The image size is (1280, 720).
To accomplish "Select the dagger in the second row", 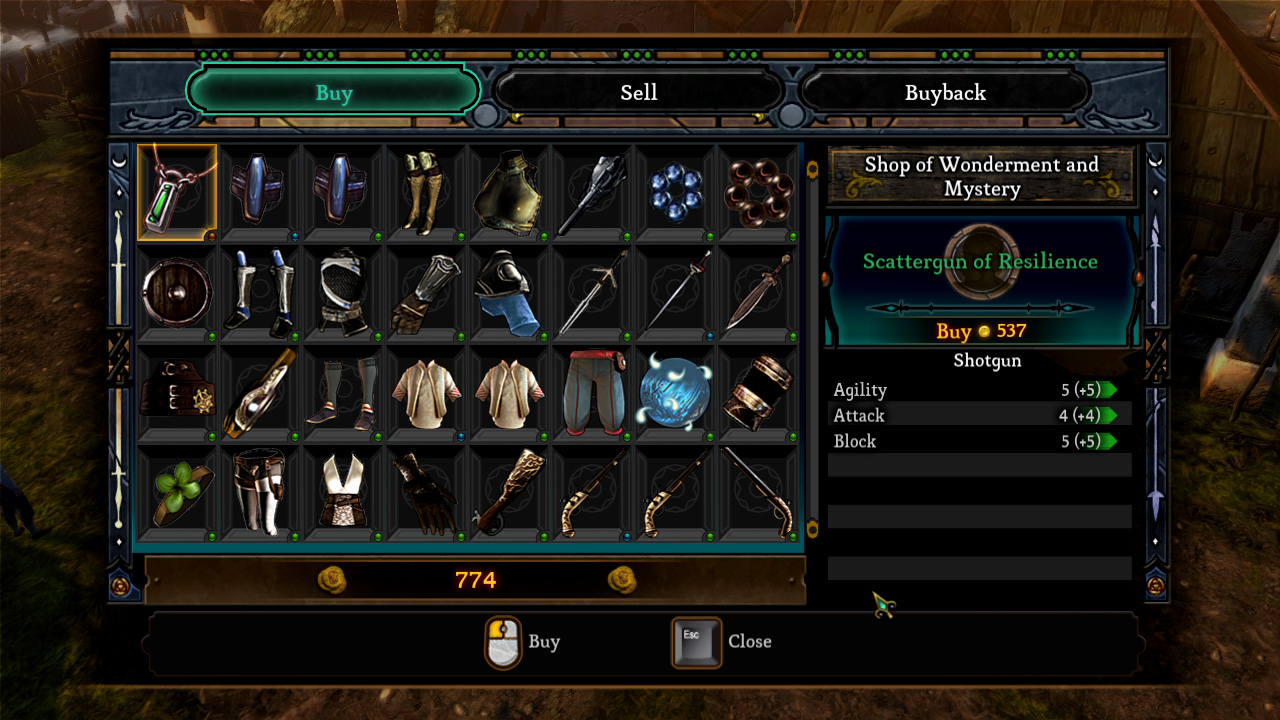I will tap(757, 290).
